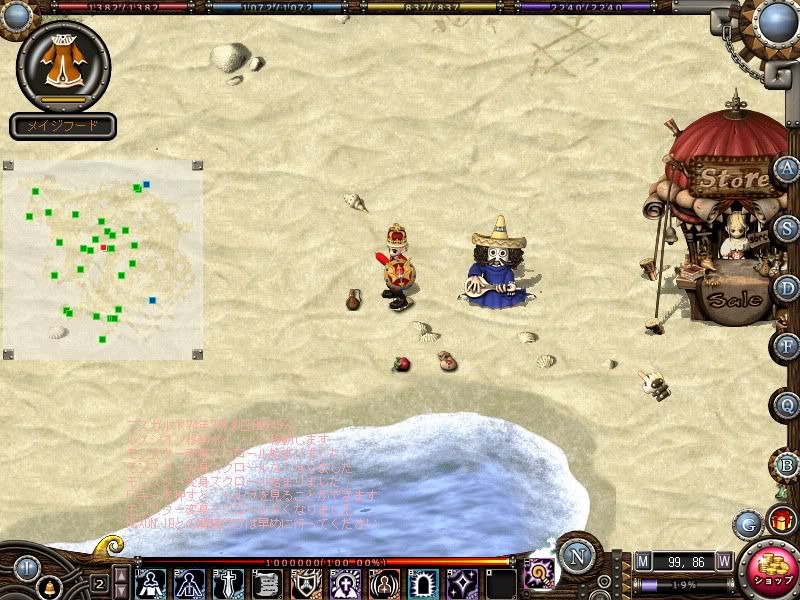
Task: Select the round S menu button
Action: click(x=787, y=227)
